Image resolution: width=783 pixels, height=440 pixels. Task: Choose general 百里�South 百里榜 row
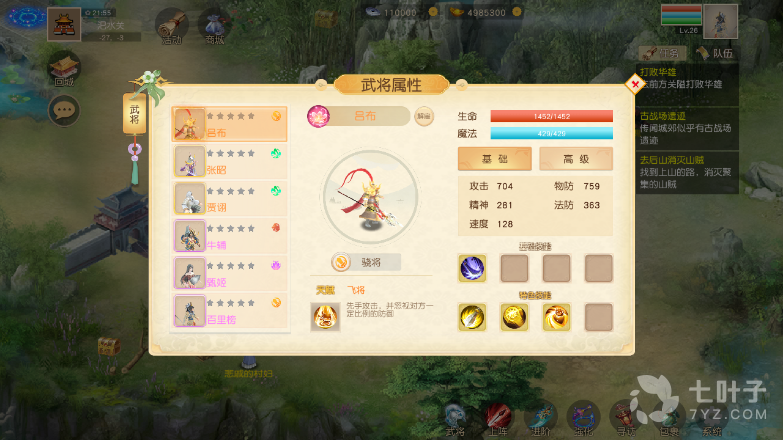(230, 310)
